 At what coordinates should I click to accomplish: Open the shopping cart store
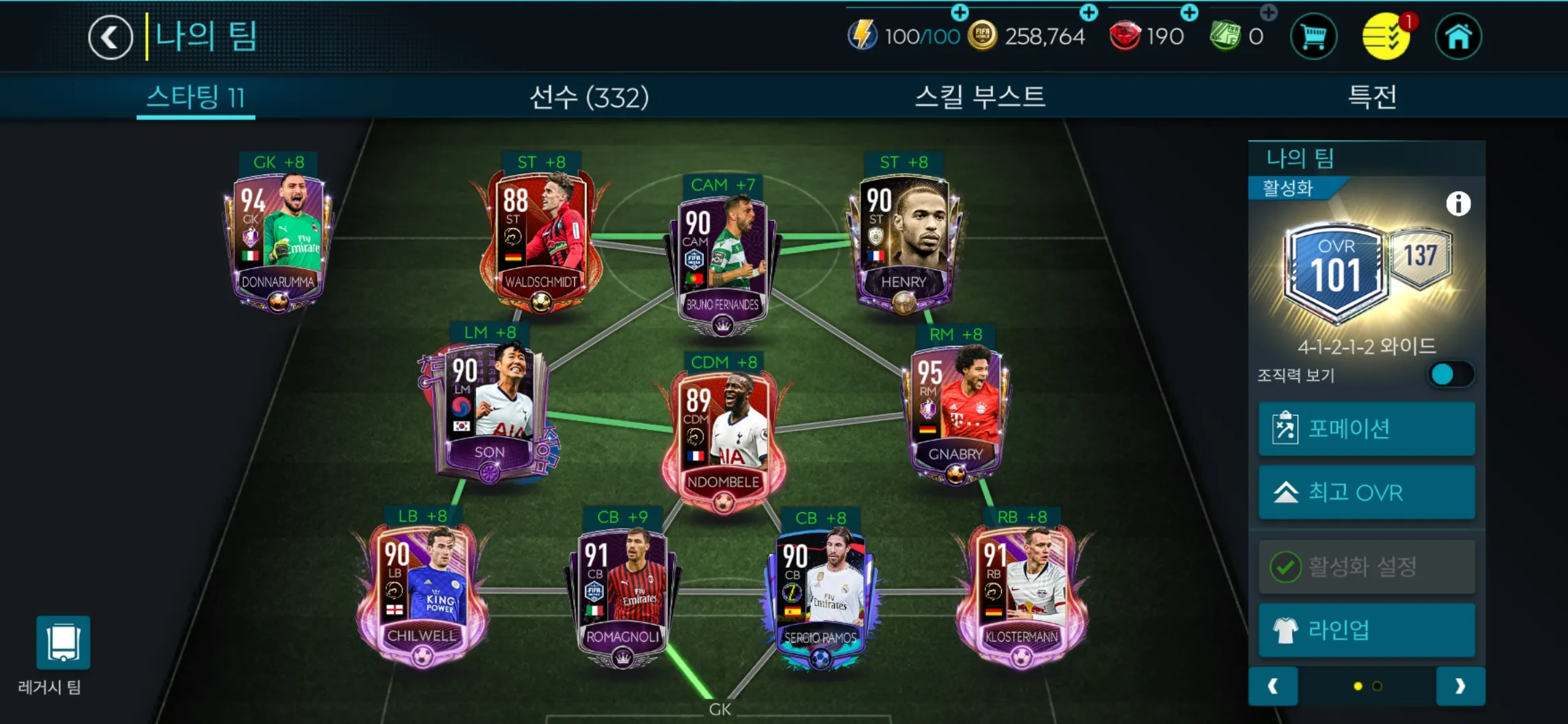coord(1313,37)
